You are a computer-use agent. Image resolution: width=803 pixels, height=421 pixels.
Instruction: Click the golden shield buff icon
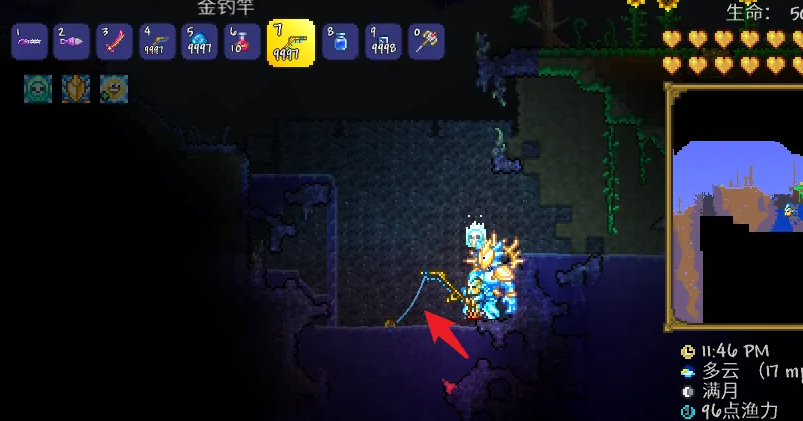coord(76,88)
